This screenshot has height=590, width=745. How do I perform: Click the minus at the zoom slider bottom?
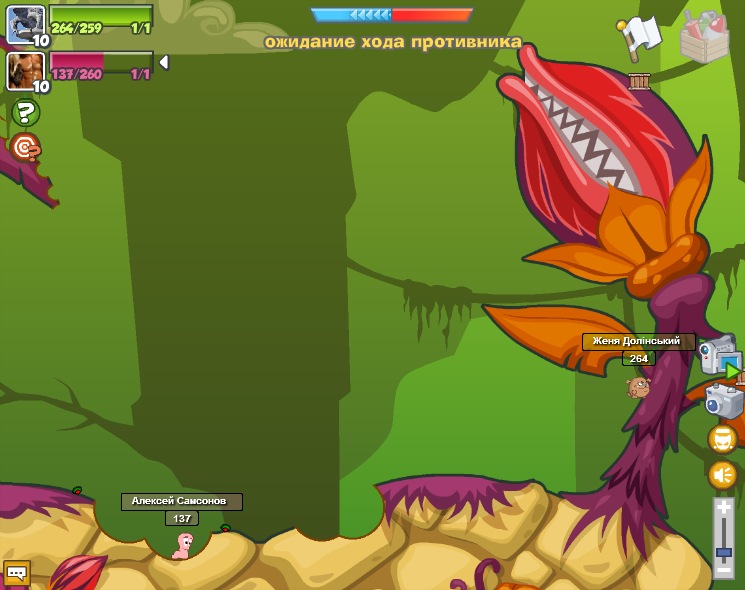tap(723, 571)
